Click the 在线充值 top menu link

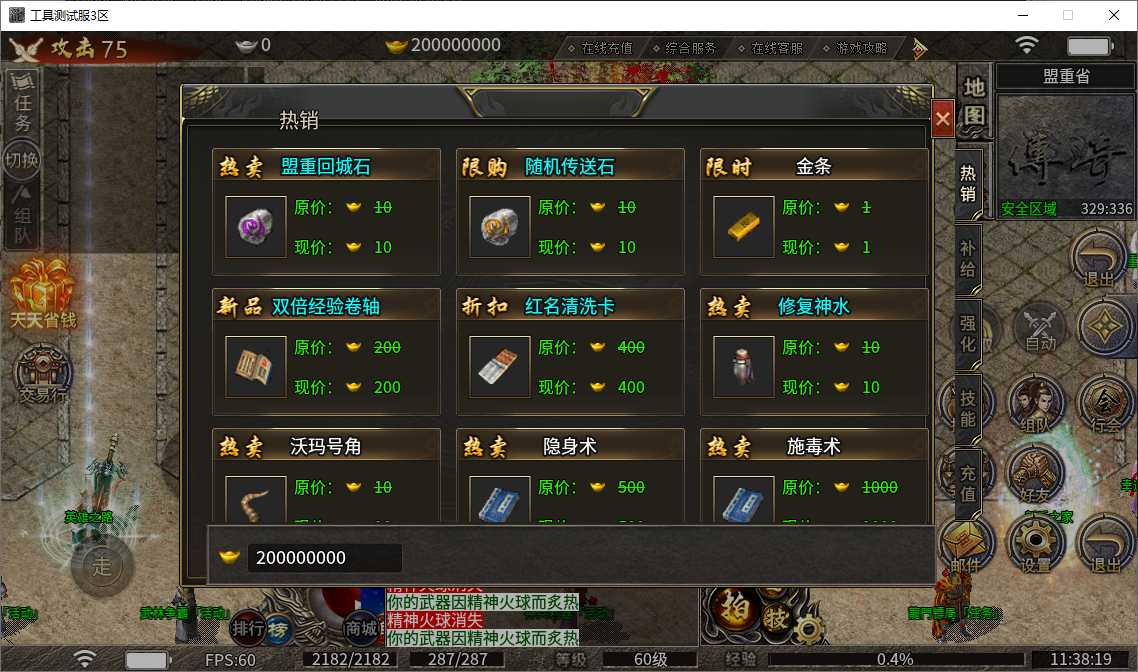[600, 47]
